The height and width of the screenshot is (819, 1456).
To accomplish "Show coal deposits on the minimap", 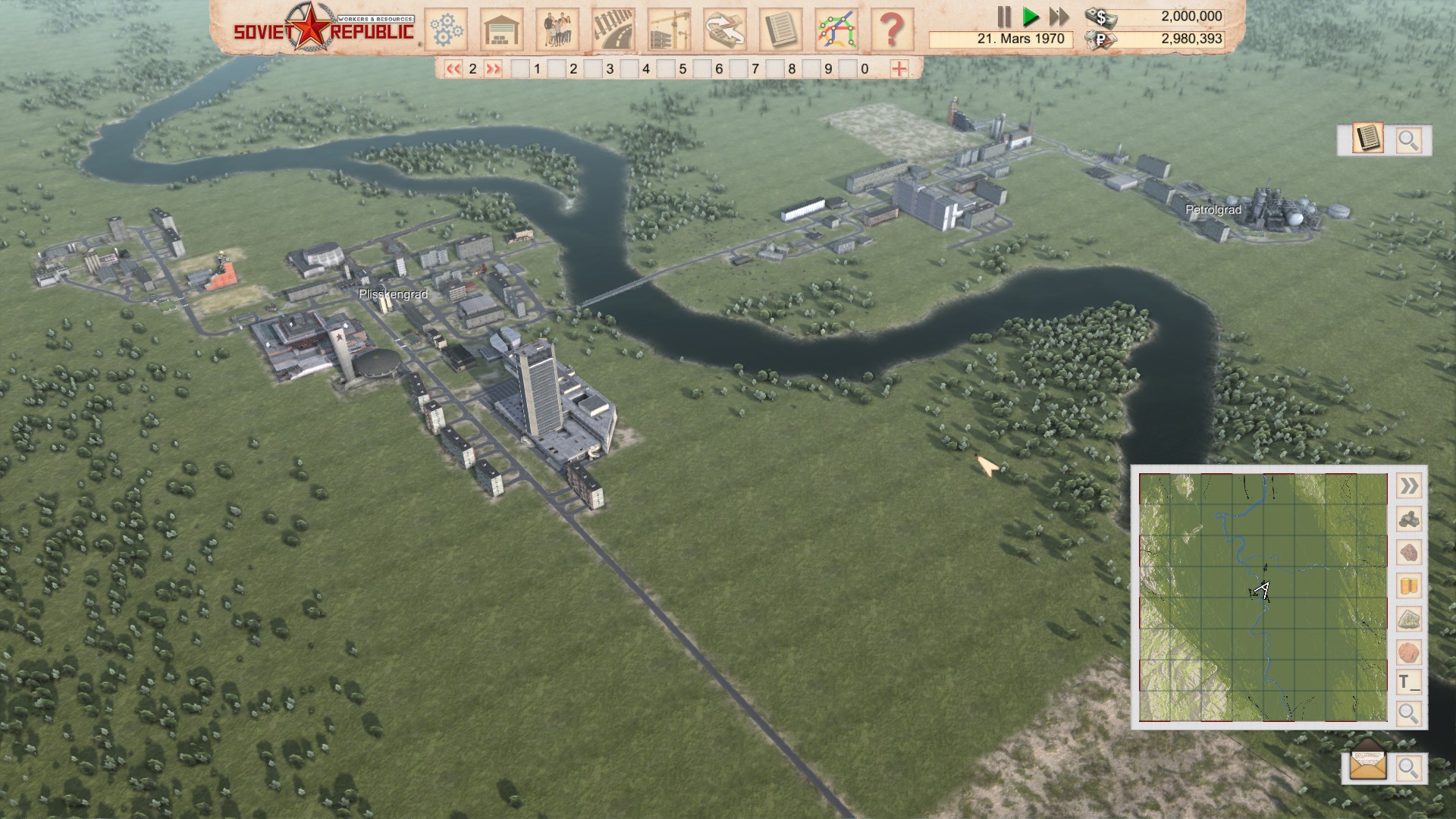I will pos(1408,519).
